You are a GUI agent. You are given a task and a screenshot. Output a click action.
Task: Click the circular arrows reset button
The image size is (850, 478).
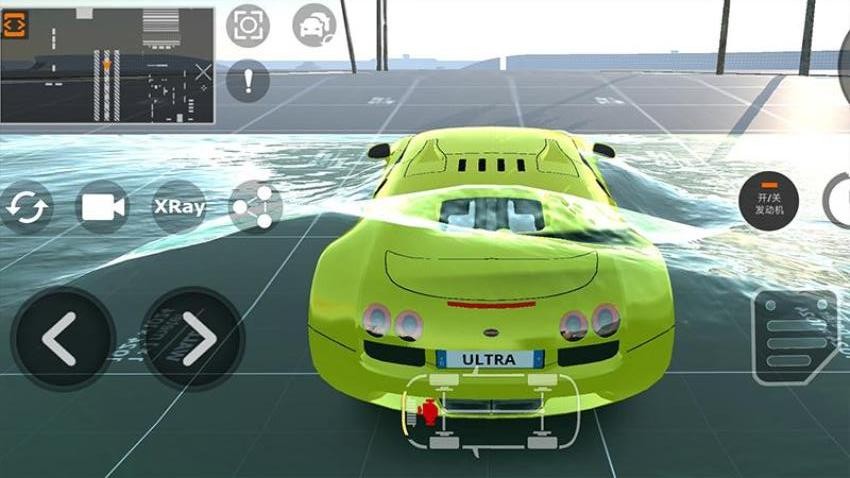pos(26,207)
